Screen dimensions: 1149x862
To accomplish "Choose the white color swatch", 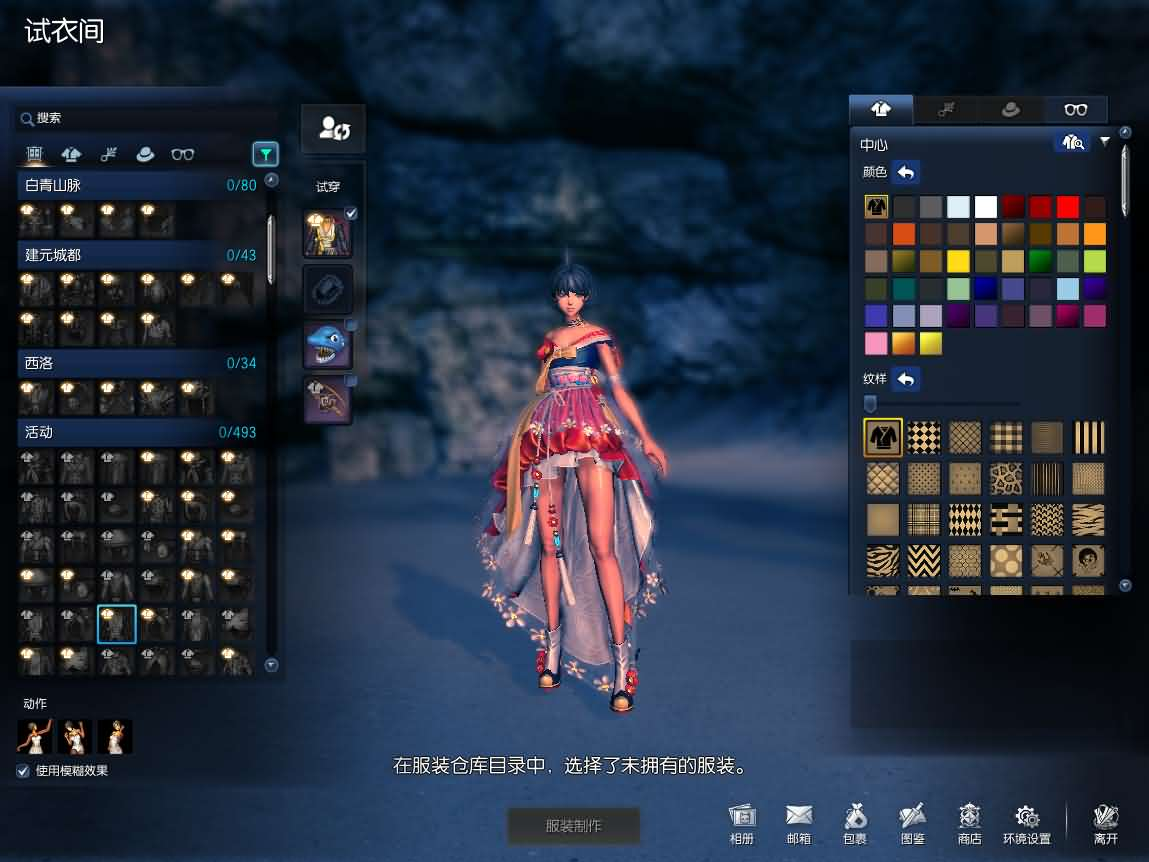I will [986, 207].
